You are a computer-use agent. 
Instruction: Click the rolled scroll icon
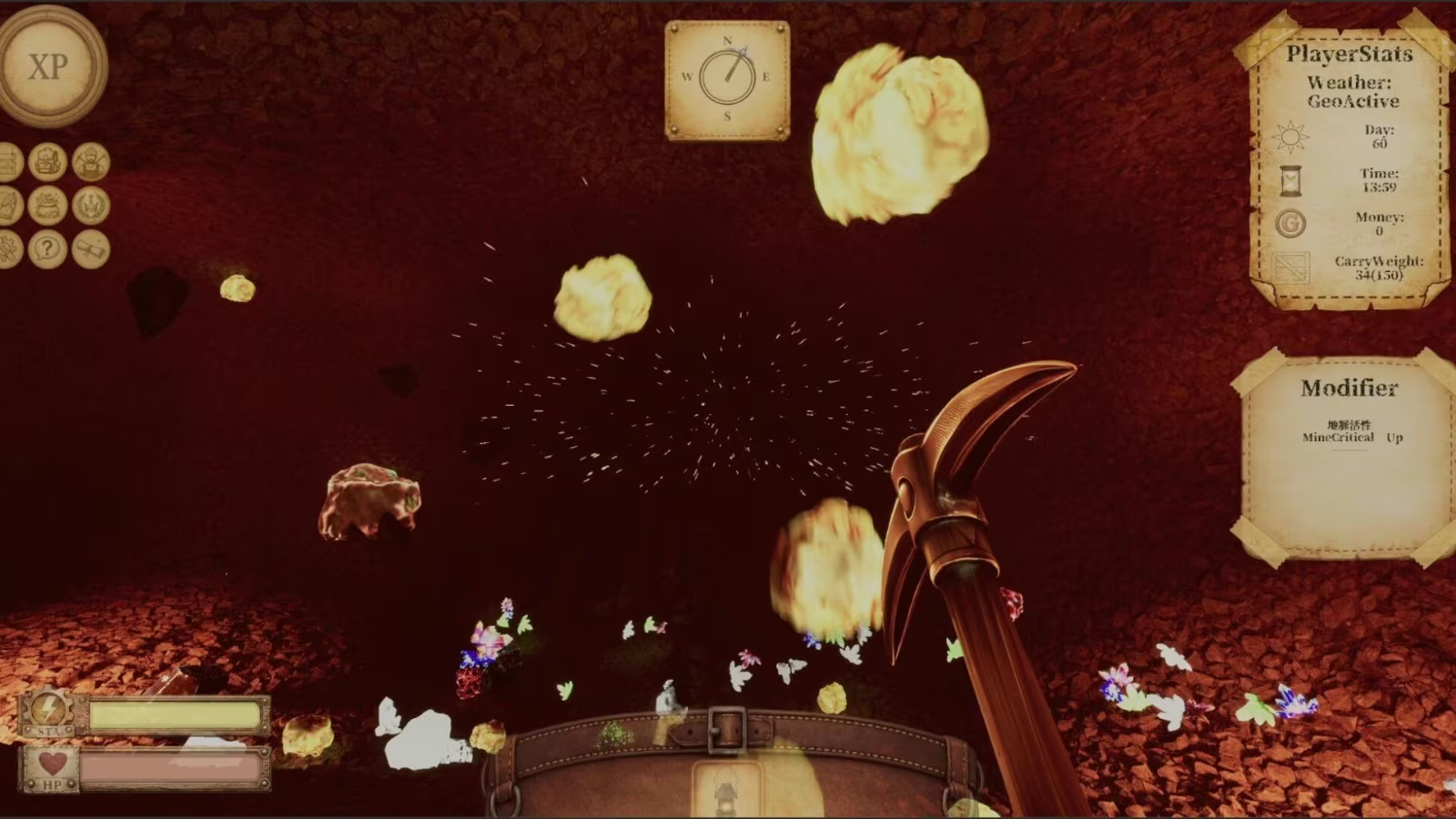click(91, 248)
